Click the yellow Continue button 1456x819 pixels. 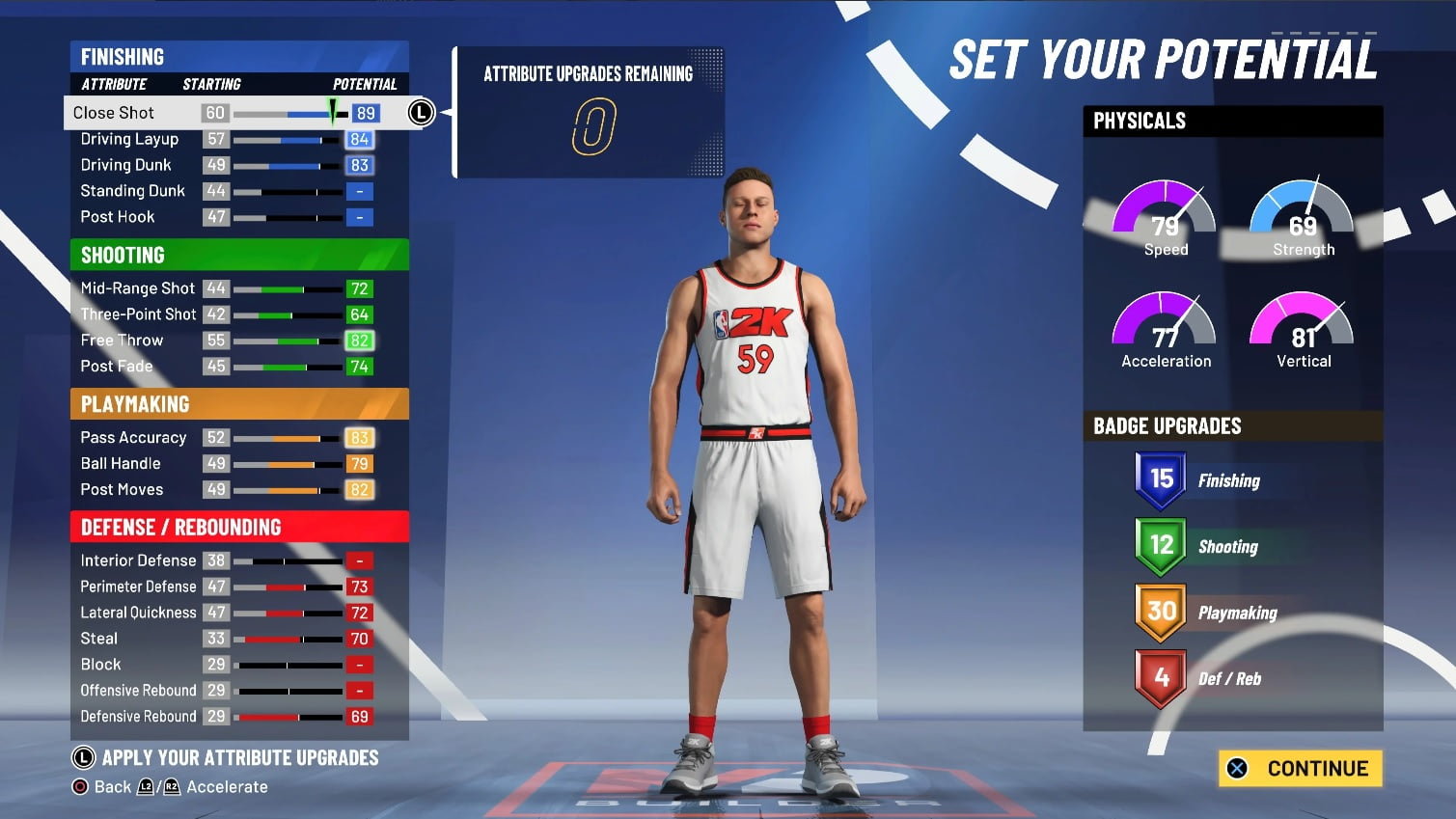tap(1300, 769)
